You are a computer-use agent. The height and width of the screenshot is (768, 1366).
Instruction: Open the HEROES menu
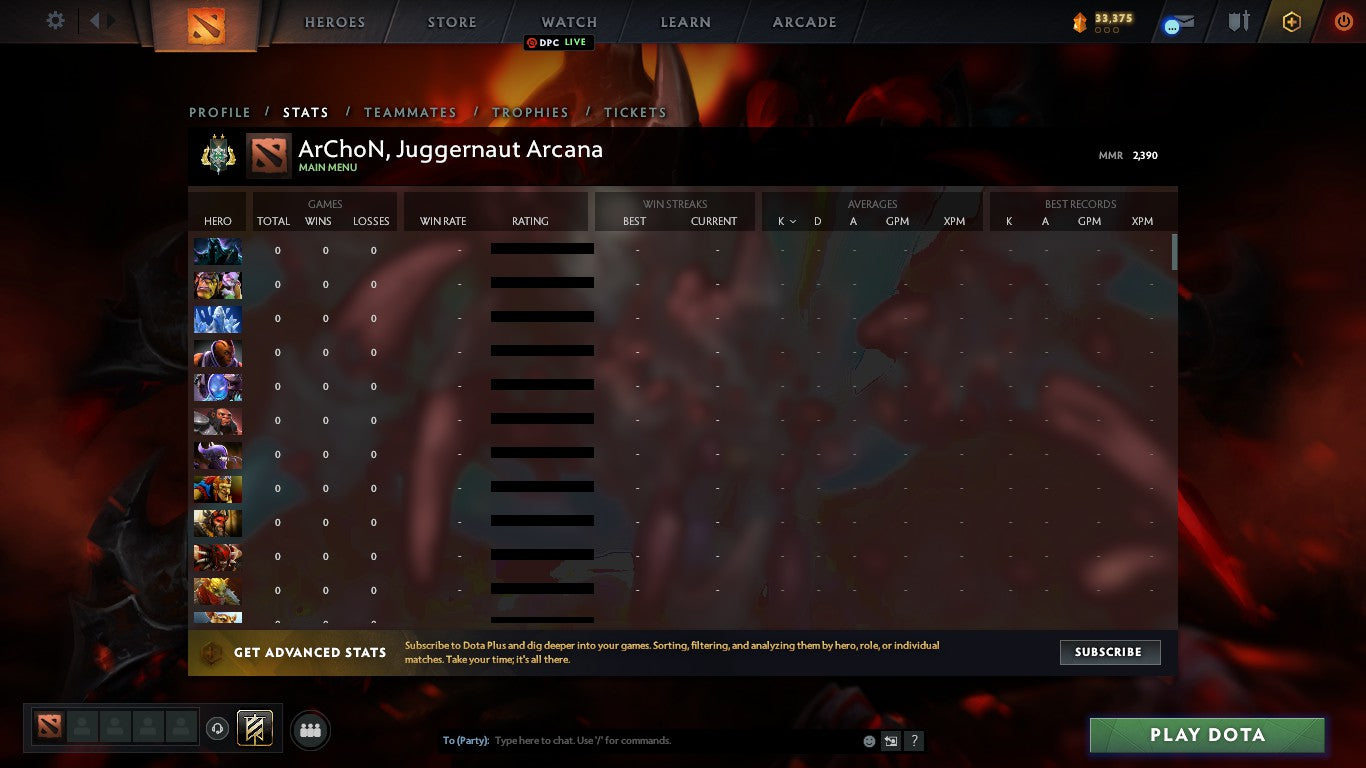click(334, 21)
